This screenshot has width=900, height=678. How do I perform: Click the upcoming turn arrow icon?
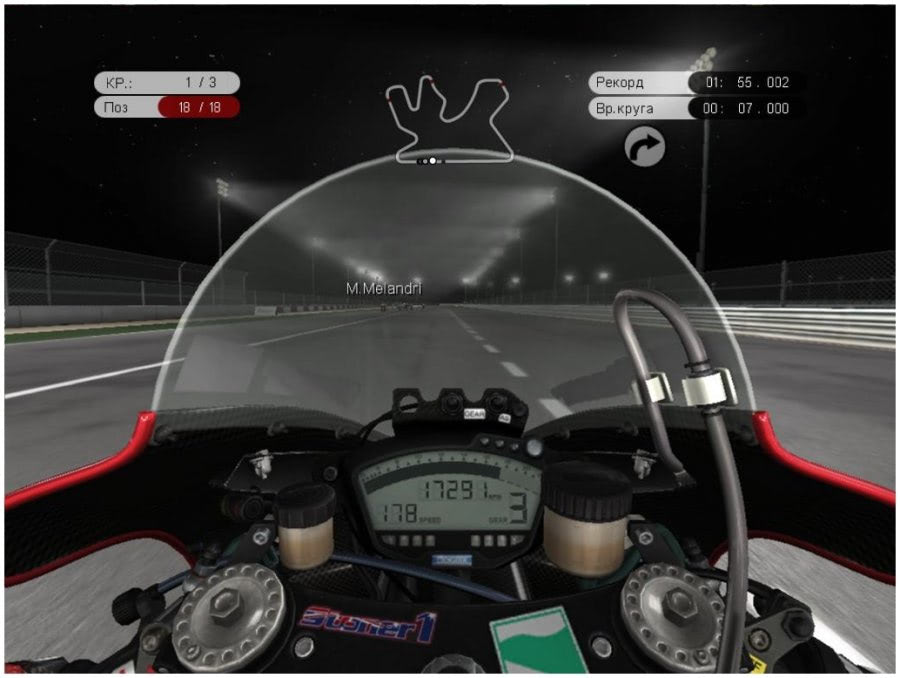point(645,149)
